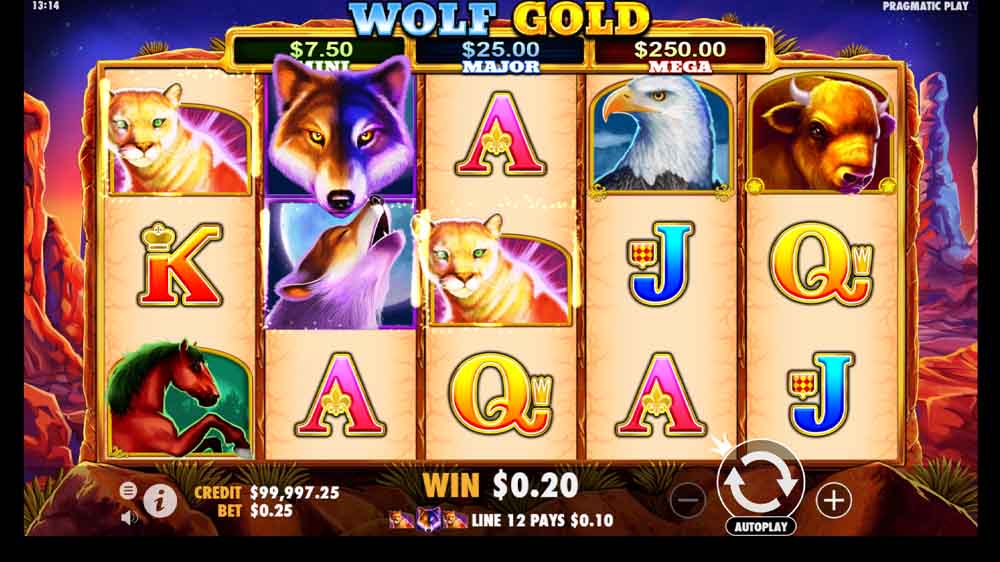Increase the bet with the plus button
Screen dimensions: 1000x562
(x=833, y=499)
